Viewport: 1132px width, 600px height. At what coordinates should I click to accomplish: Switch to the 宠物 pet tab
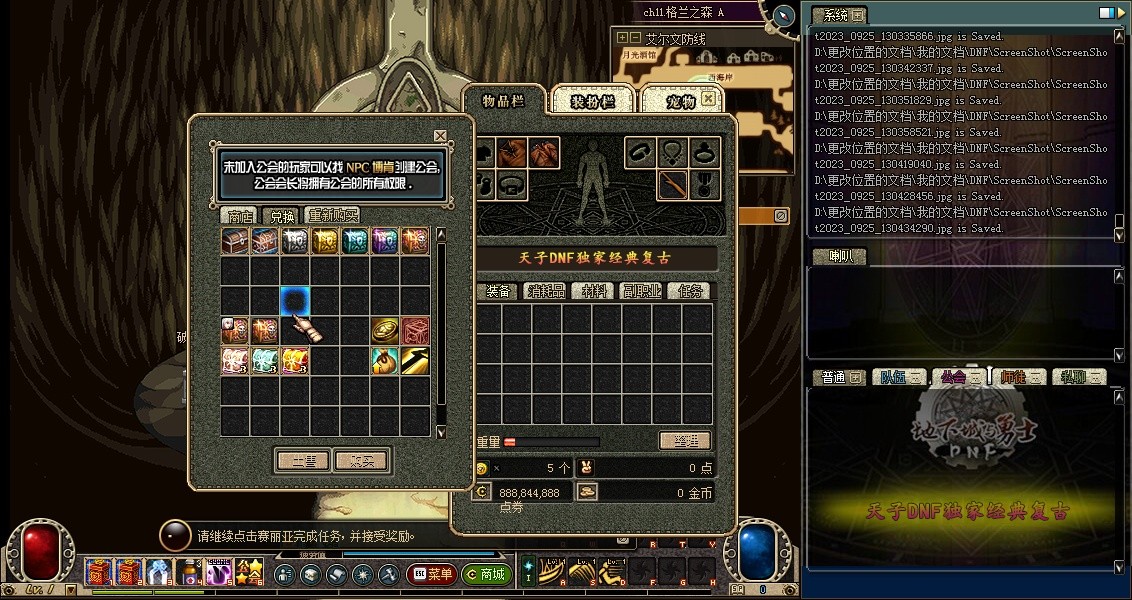coord(680,101)
